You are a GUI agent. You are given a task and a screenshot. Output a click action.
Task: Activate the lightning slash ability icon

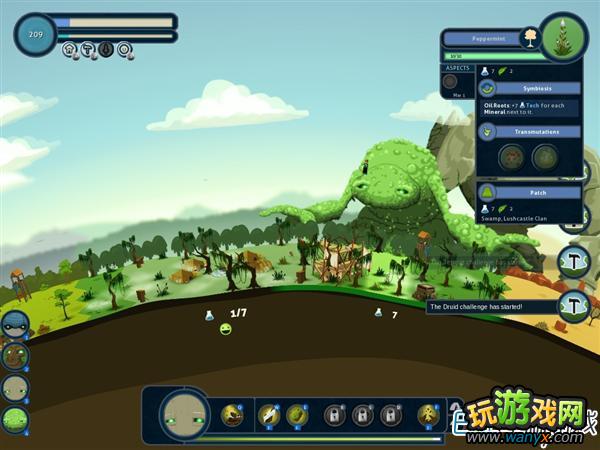[268, 414]
